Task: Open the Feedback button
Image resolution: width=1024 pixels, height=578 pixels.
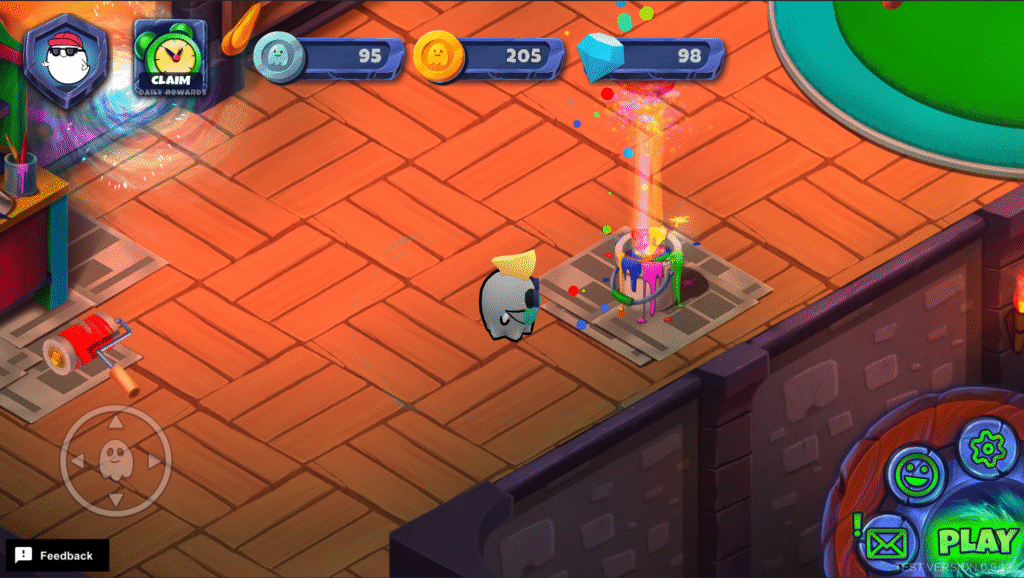Action: tap(56, 555)
